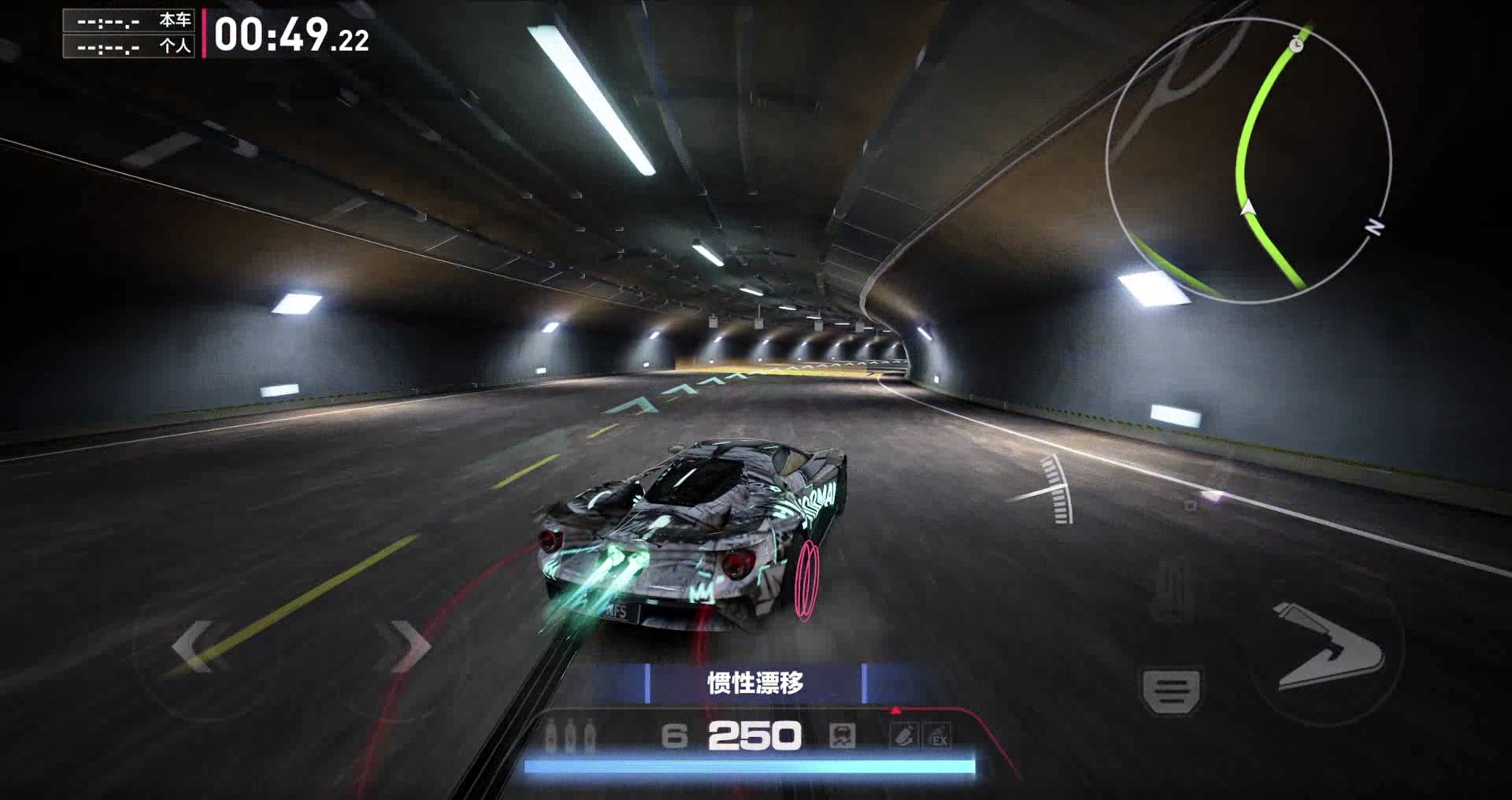Viewport: 1512px width, 800px height.
Task: Open the circular track minimap
Action: [x=1248, y=160]
